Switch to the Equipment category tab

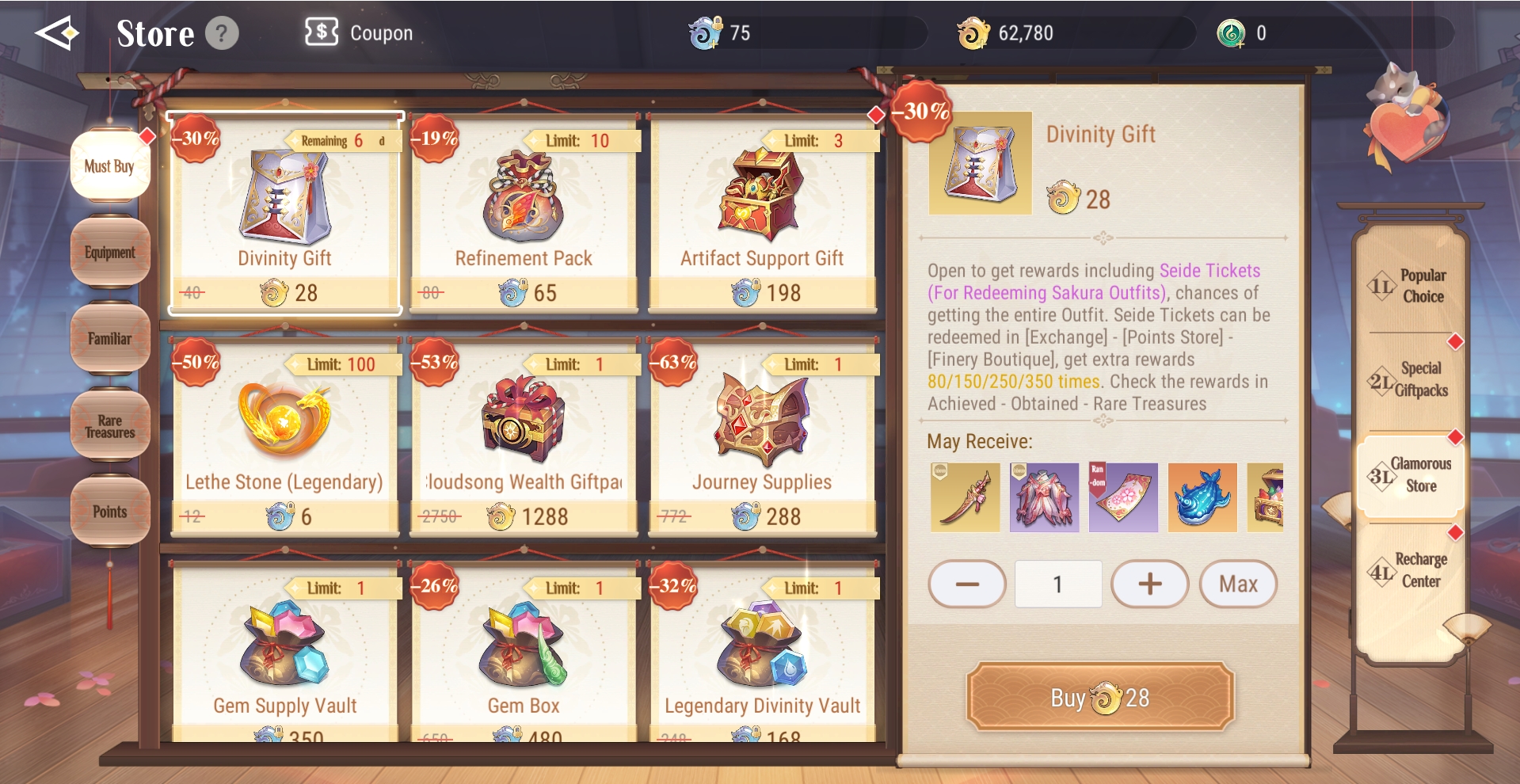(110, 253)
